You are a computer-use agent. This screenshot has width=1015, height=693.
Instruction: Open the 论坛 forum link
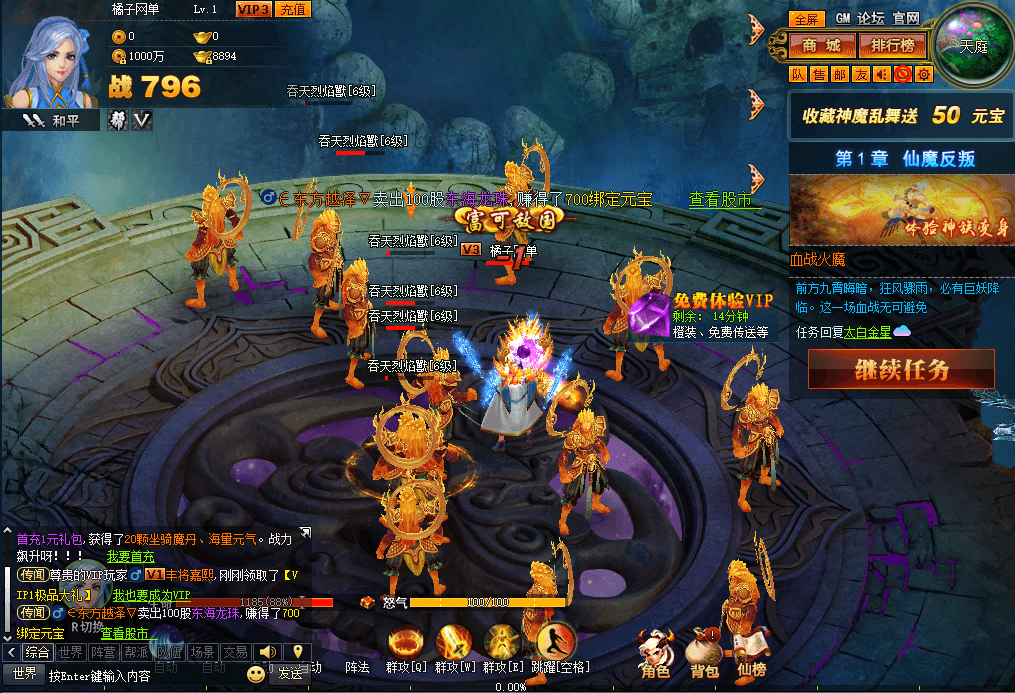[871, 18]
